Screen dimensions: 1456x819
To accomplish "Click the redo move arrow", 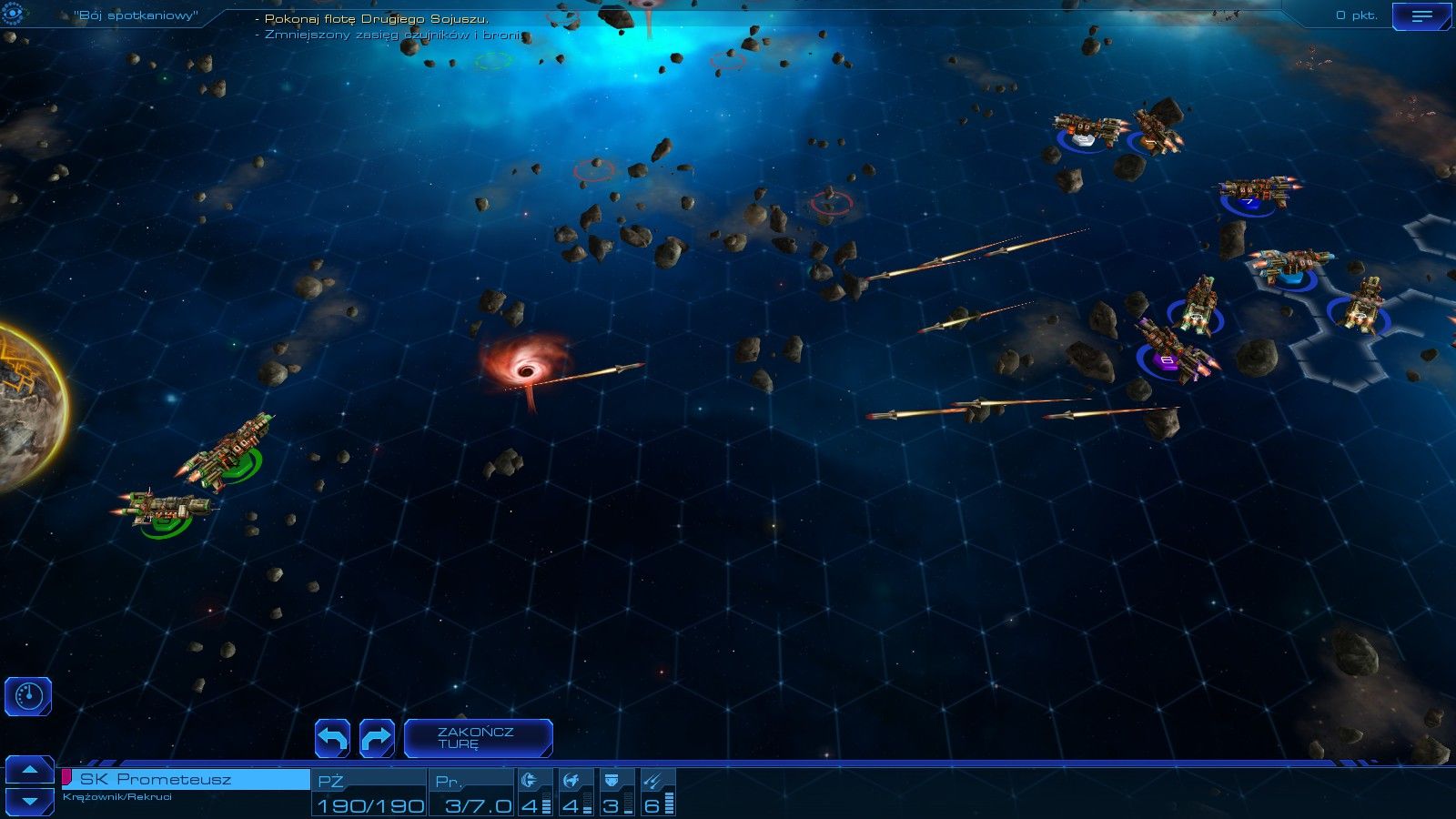I will pyautogui.click(x=375, y=738).
